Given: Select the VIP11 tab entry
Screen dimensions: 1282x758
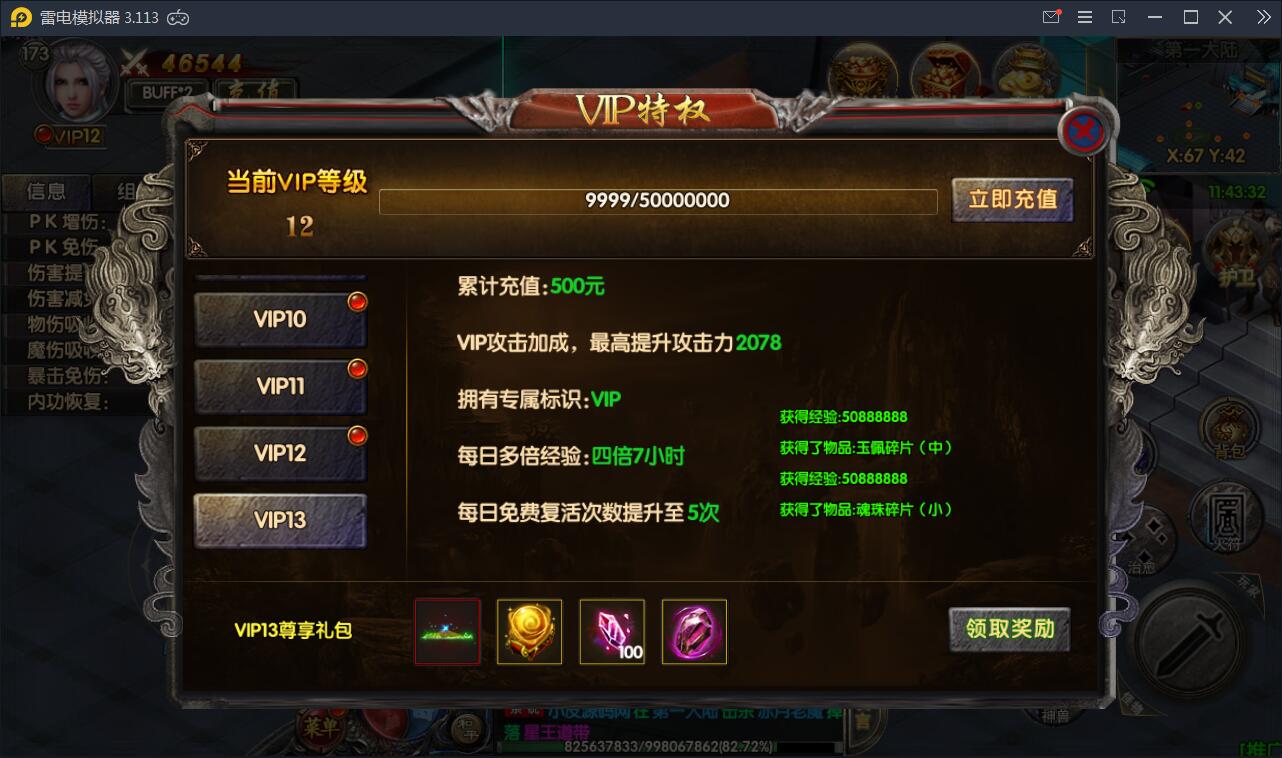Looking at the screenshot, I should click(x=280, y=386).
